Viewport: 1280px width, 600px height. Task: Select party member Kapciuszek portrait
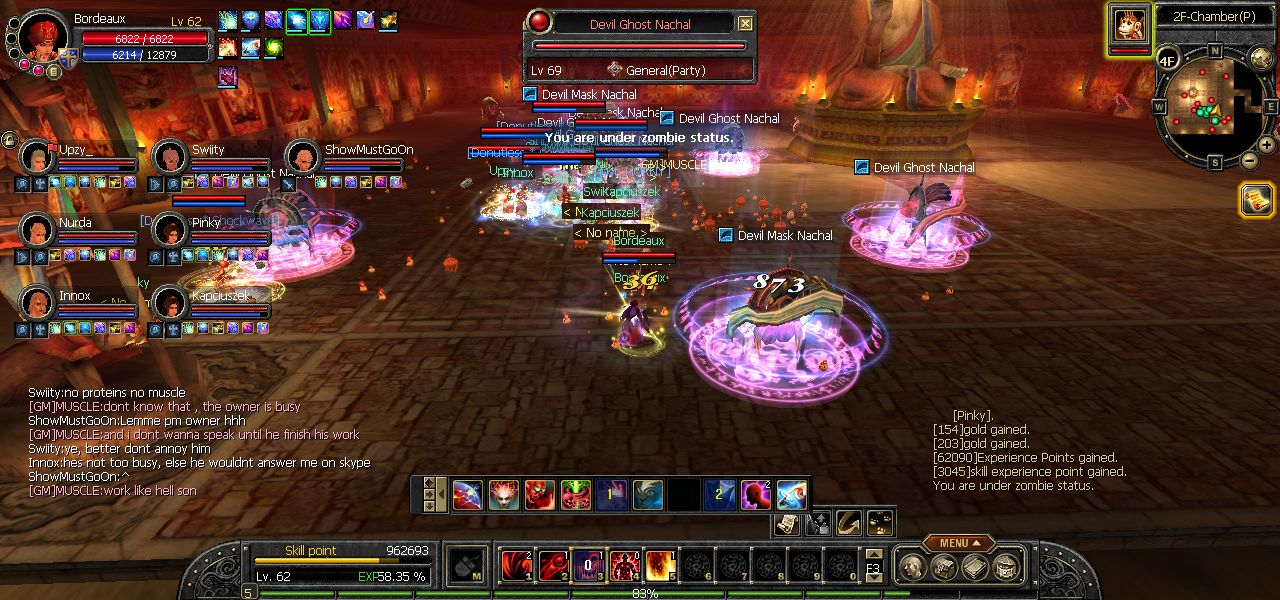pos(170,303)
